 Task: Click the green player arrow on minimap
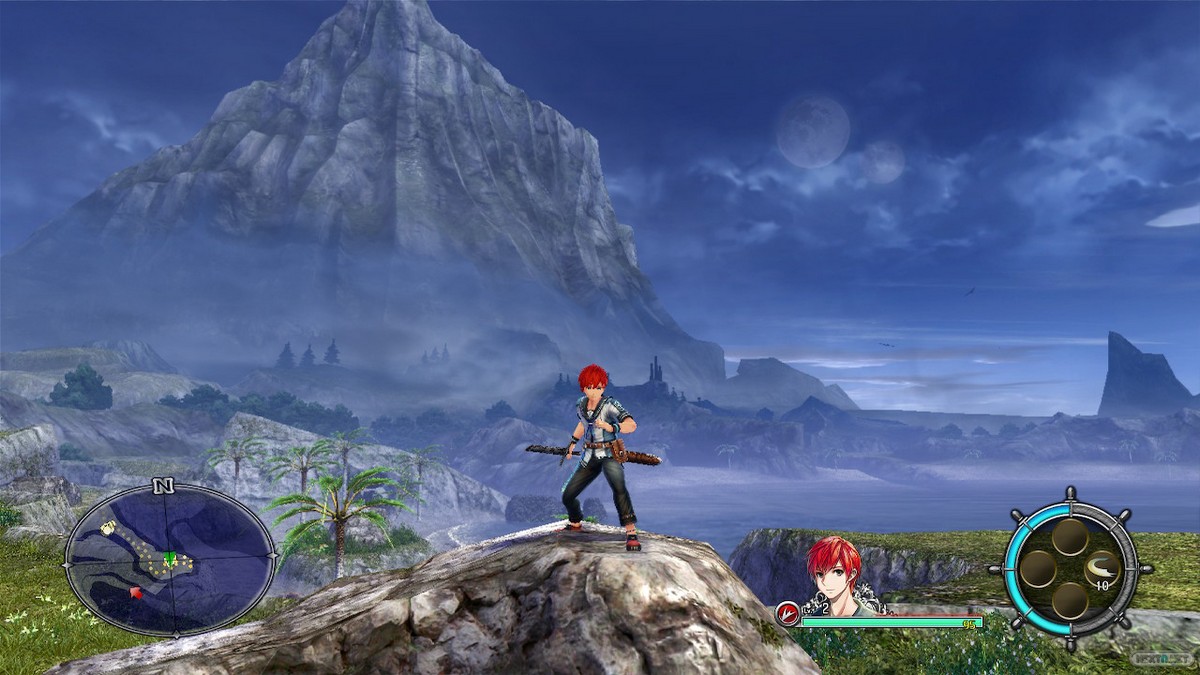click(171, 558)
